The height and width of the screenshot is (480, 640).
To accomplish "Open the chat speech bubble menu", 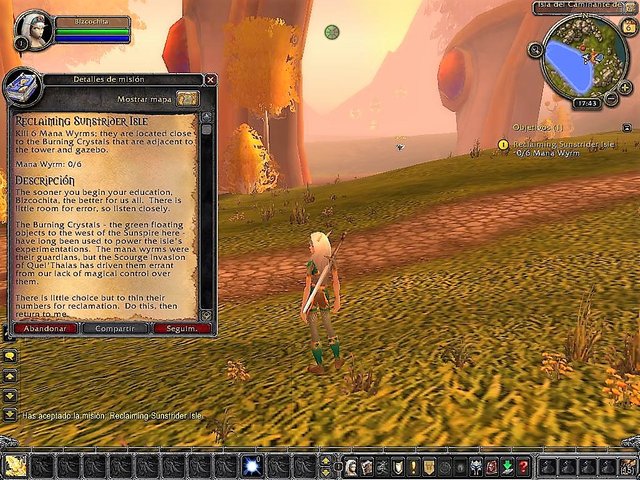I will point(10,355).
